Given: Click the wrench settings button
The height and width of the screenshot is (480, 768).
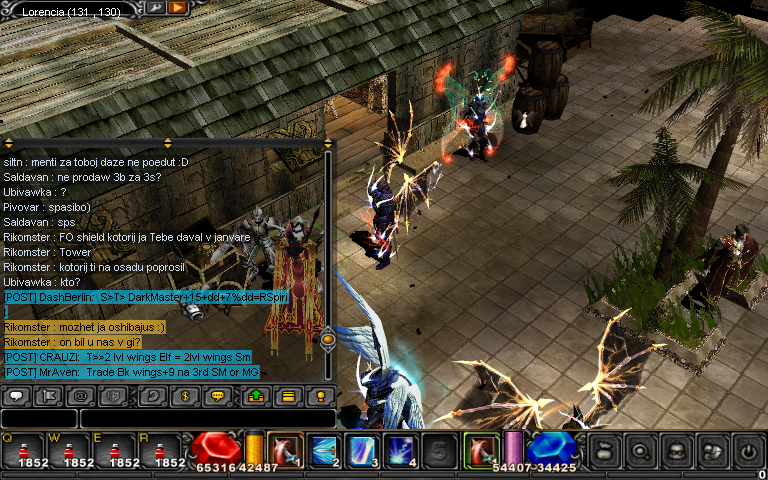Looking at the screenshot, I should pyautogui.click(x=157, y=7).
